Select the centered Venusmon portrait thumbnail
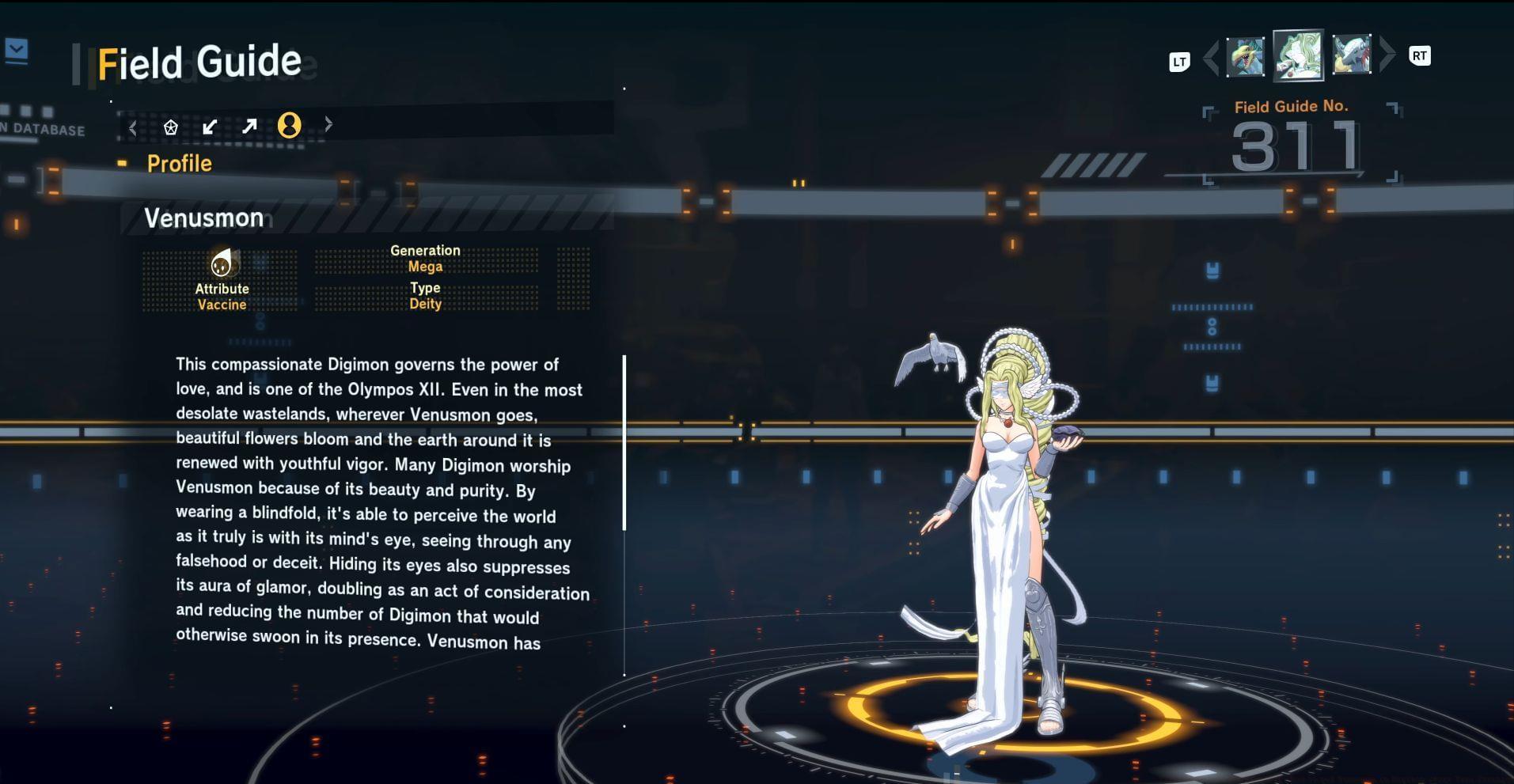The width and height of the screenshot is (1514, 784). point(1298,55)
